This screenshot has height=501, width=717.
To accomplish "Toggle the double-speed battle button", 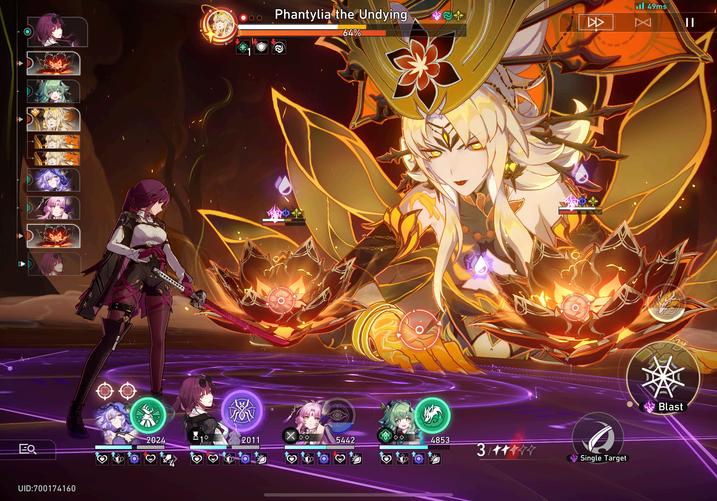I will 596,21.
